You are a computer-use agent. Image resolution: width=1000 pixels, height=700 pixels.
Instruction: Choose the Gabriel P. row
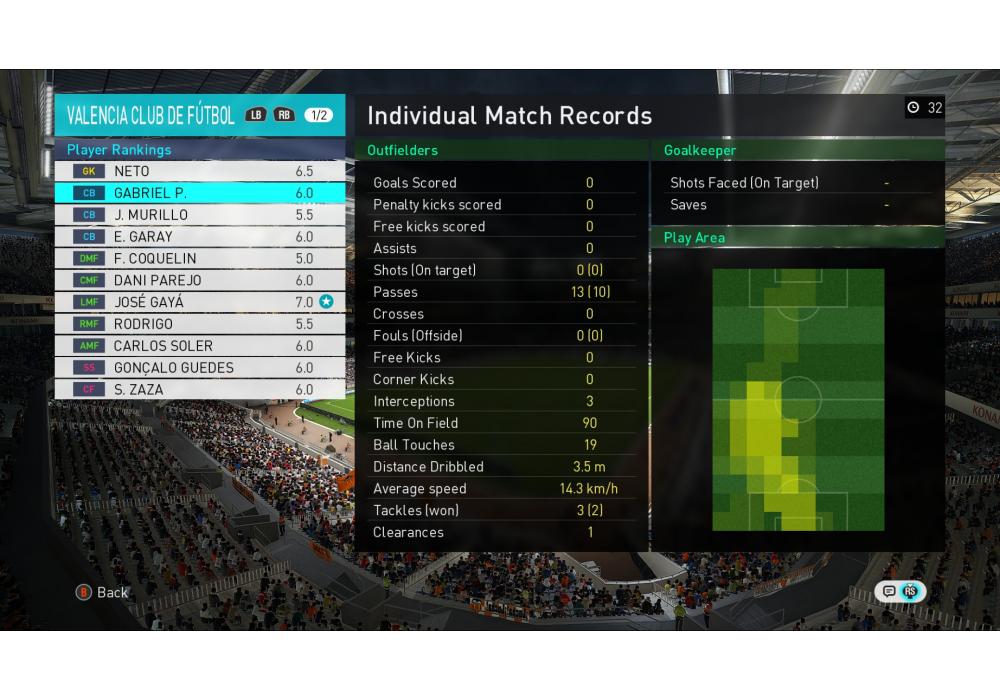tap(200, 193)
